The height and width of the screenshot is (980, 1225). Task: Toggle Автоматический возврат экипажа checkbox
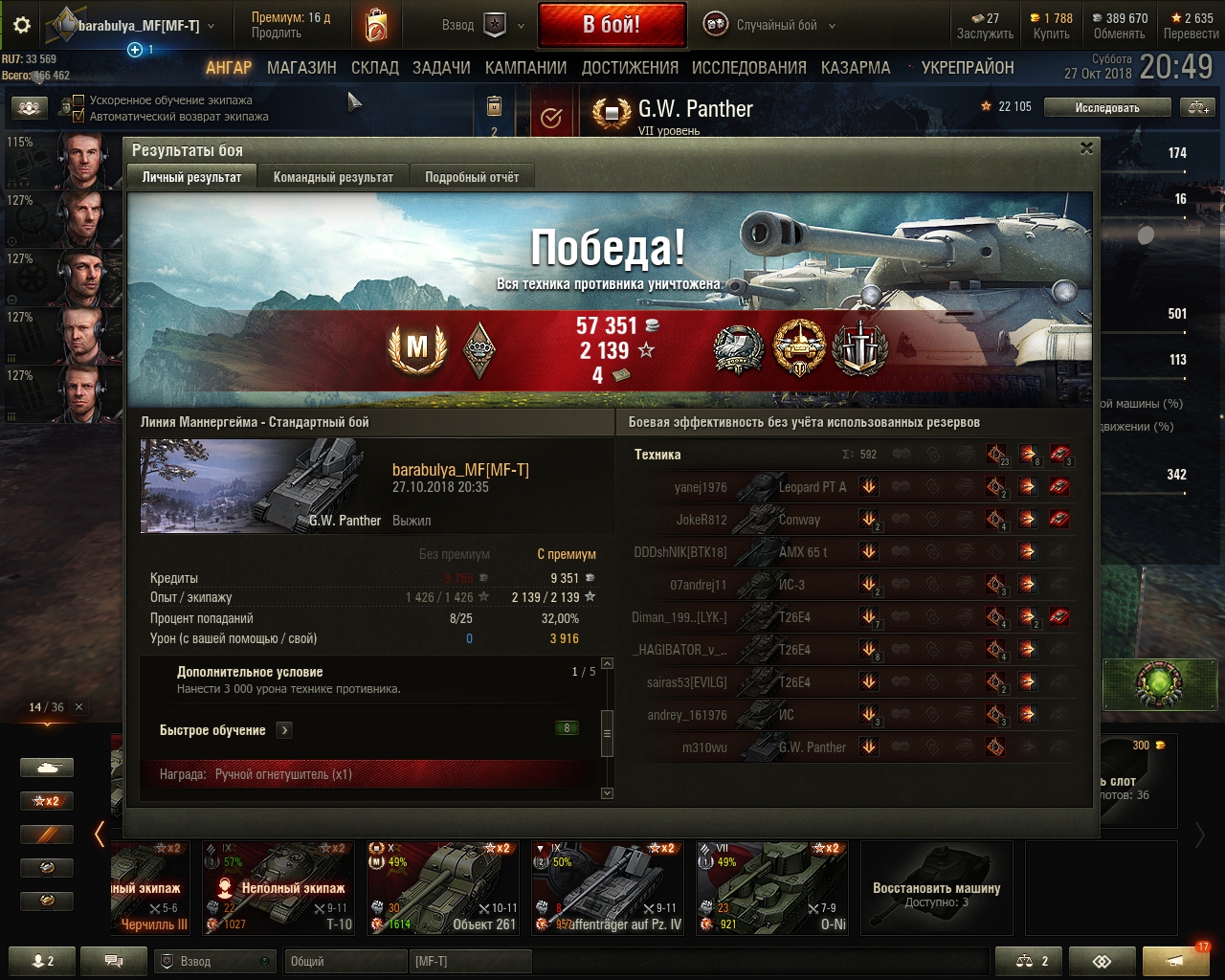click(79, 116)
